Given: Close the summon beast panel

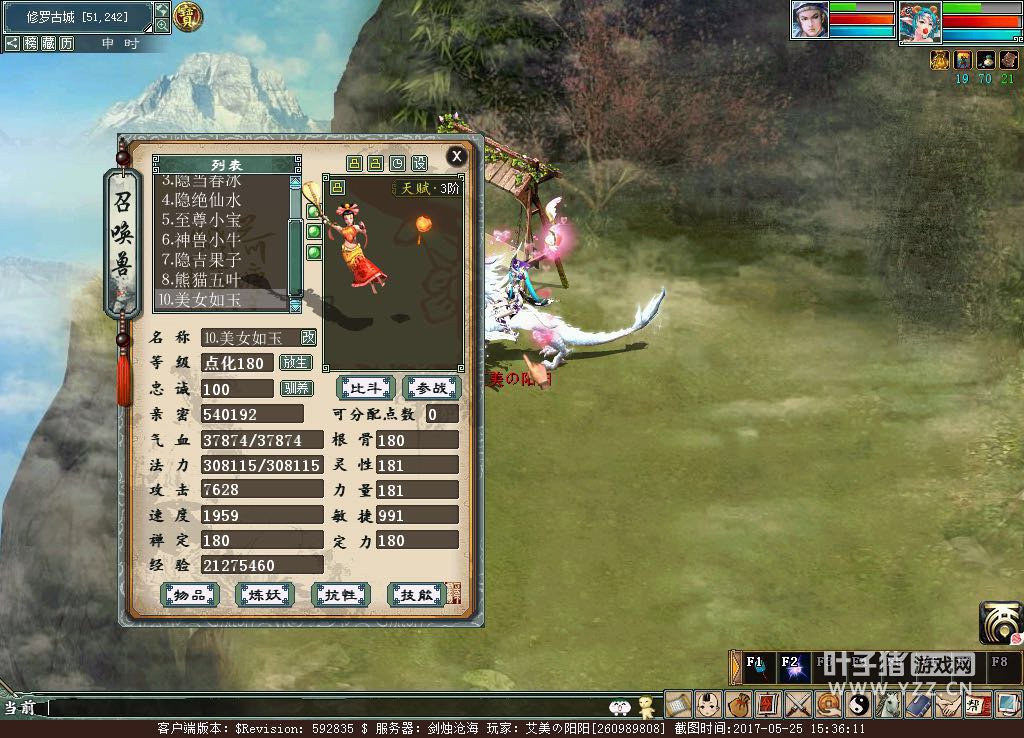Looking at the screenshot, I should coord(456,156).
